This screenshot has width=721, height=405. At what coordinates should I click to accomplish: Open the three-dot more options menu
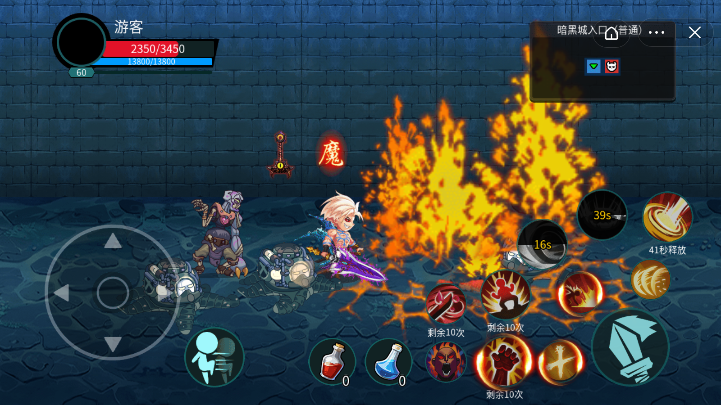click(656, 32)
